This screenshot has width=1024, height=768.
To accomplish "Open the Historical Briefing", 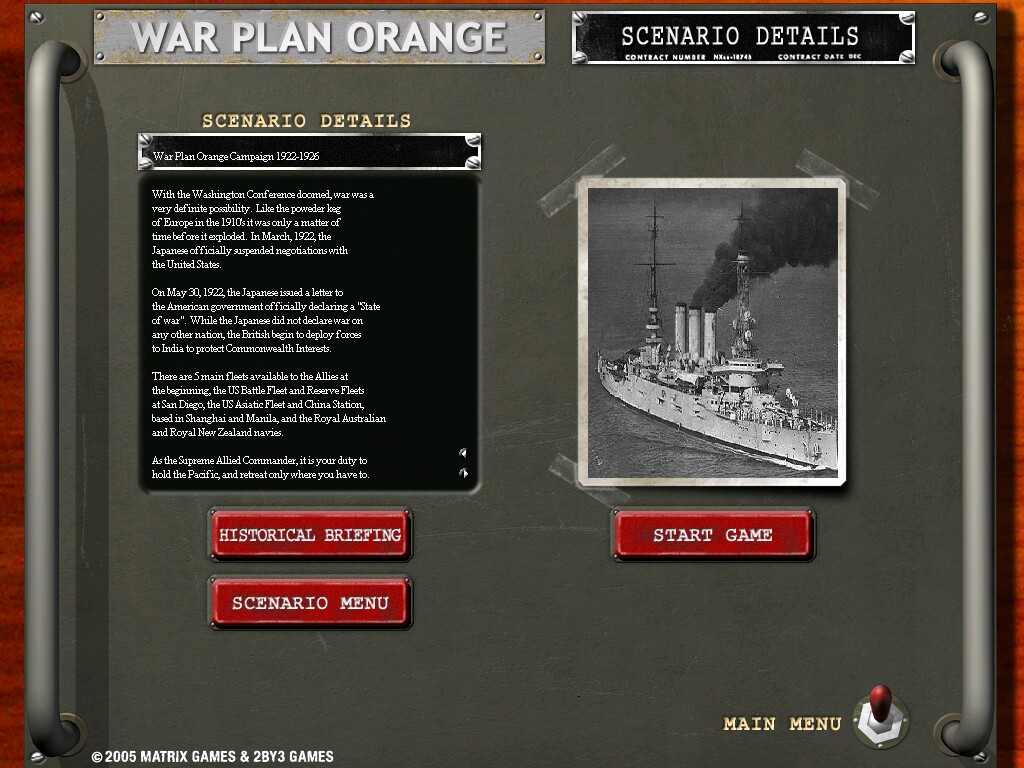I will point(310,535).
